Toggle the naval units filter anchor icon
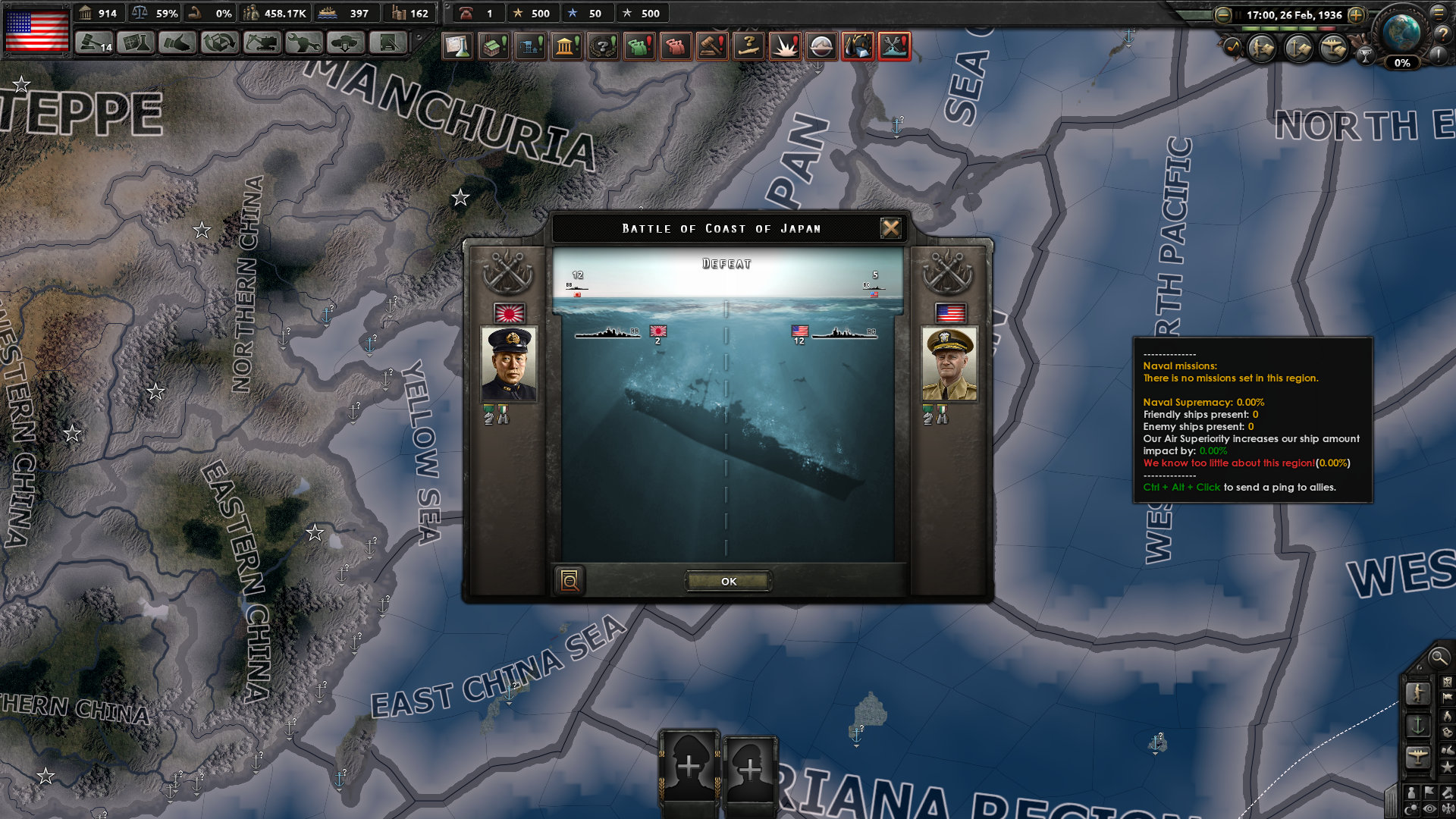This screenshot has height=819, width=1456. click(1419, 724)
